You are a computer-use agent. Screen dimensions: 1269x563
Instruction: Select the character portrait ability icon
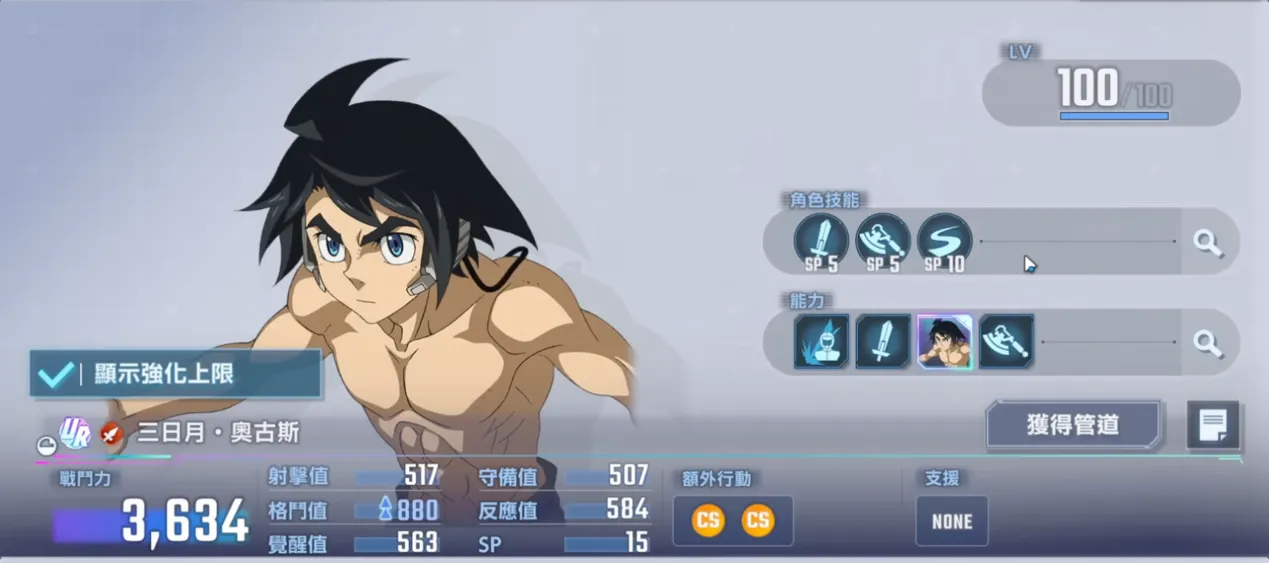(x=945, y=342)
